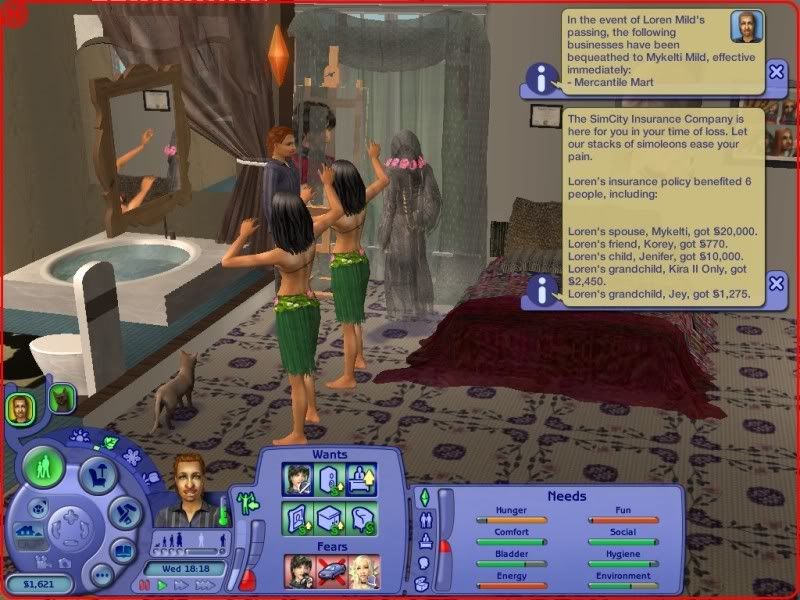Open Buy mode with the armchair icon
800x600 pixels.
[x=98, y=475]
